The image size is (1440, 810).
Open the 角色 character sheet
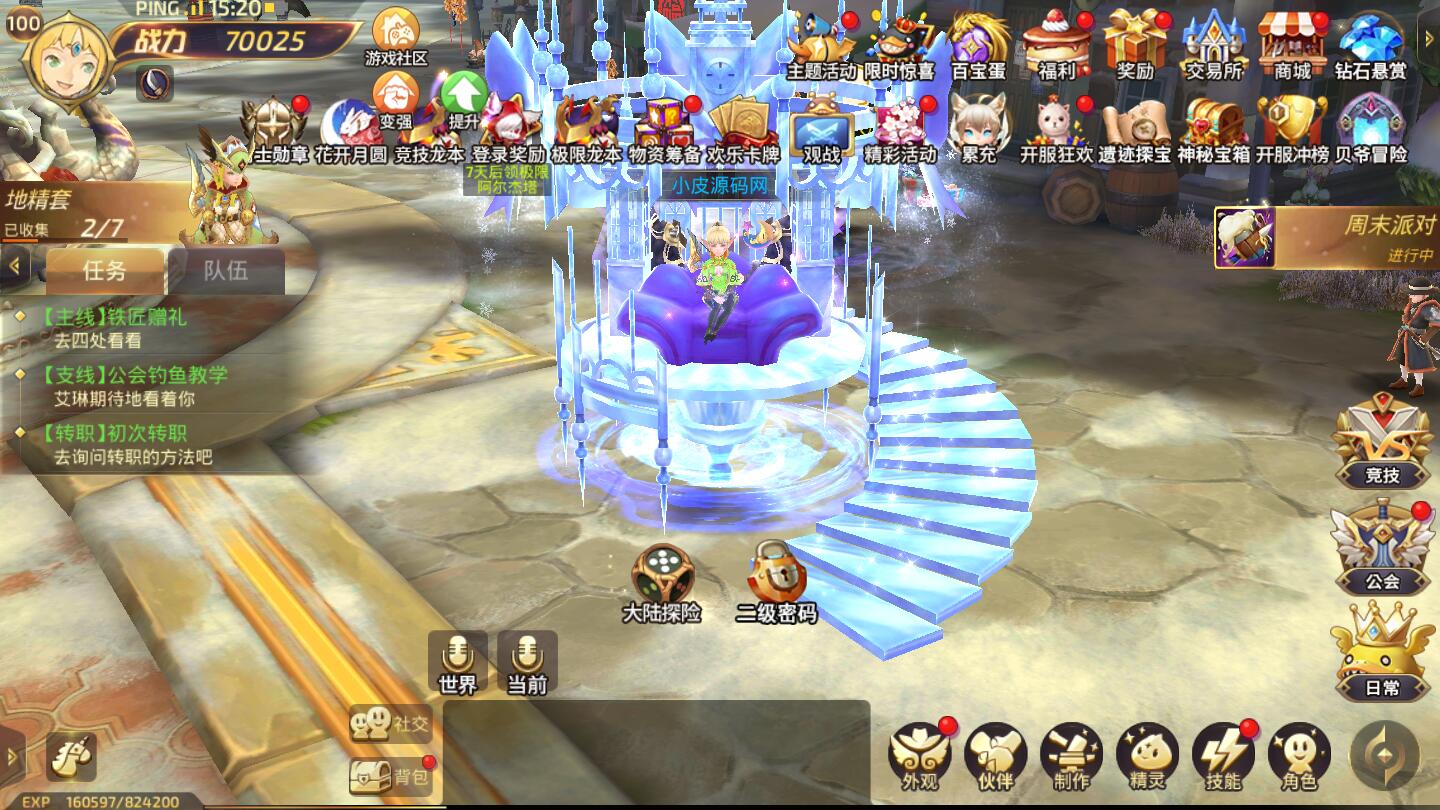coord(1299,754)
